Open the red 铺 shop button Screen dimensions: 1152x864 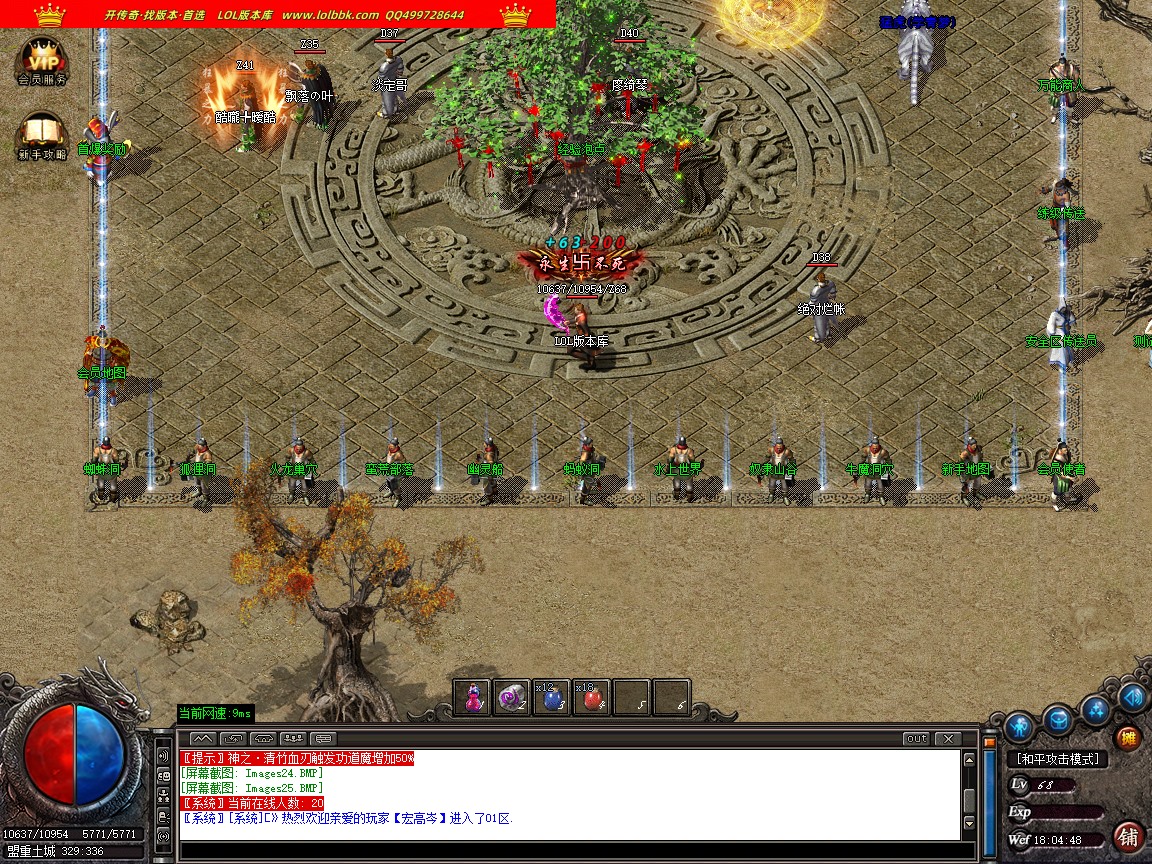click(1129, 836)
